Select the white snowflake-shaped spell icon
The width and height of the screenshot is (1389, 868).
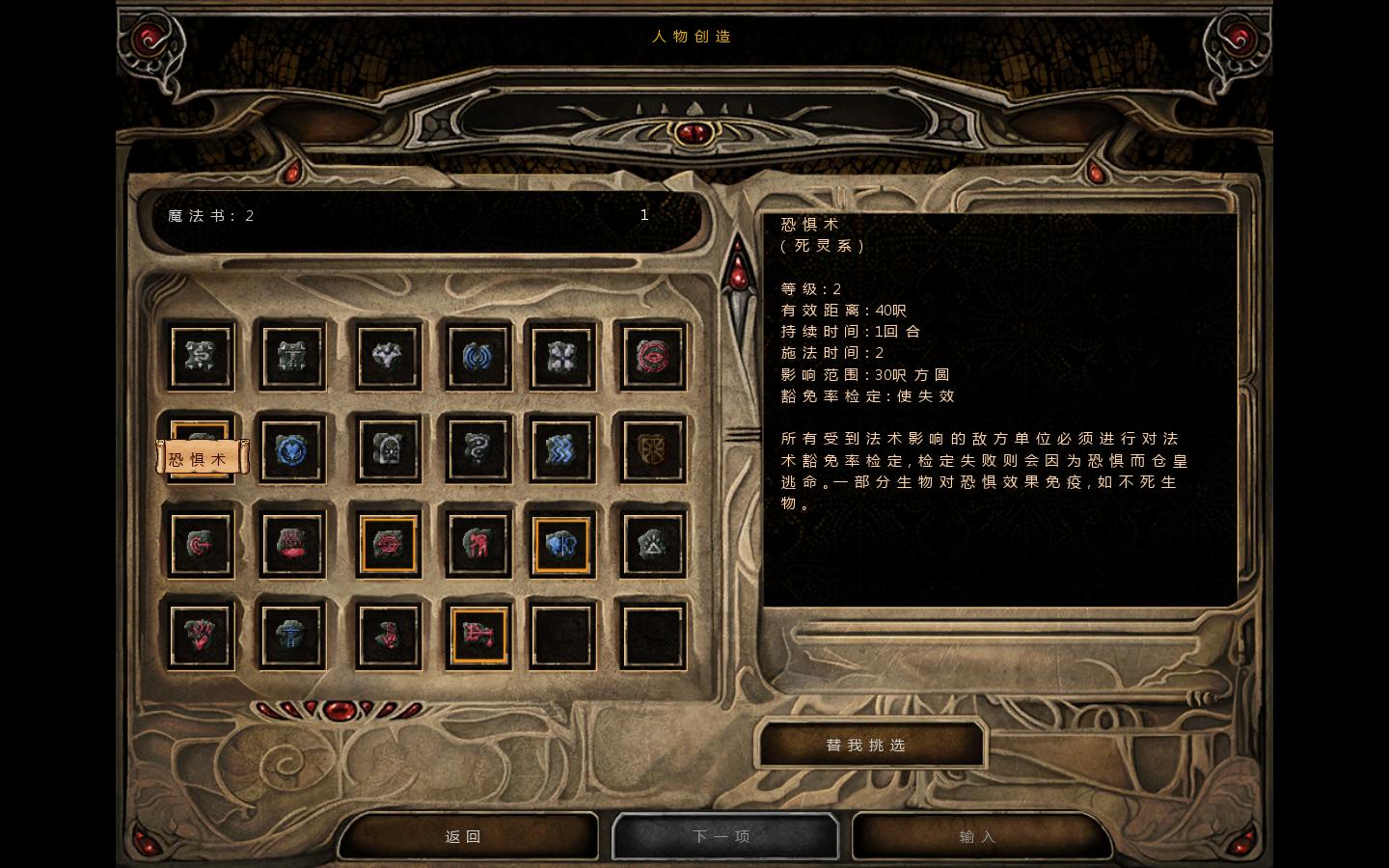tap(562, 357)
